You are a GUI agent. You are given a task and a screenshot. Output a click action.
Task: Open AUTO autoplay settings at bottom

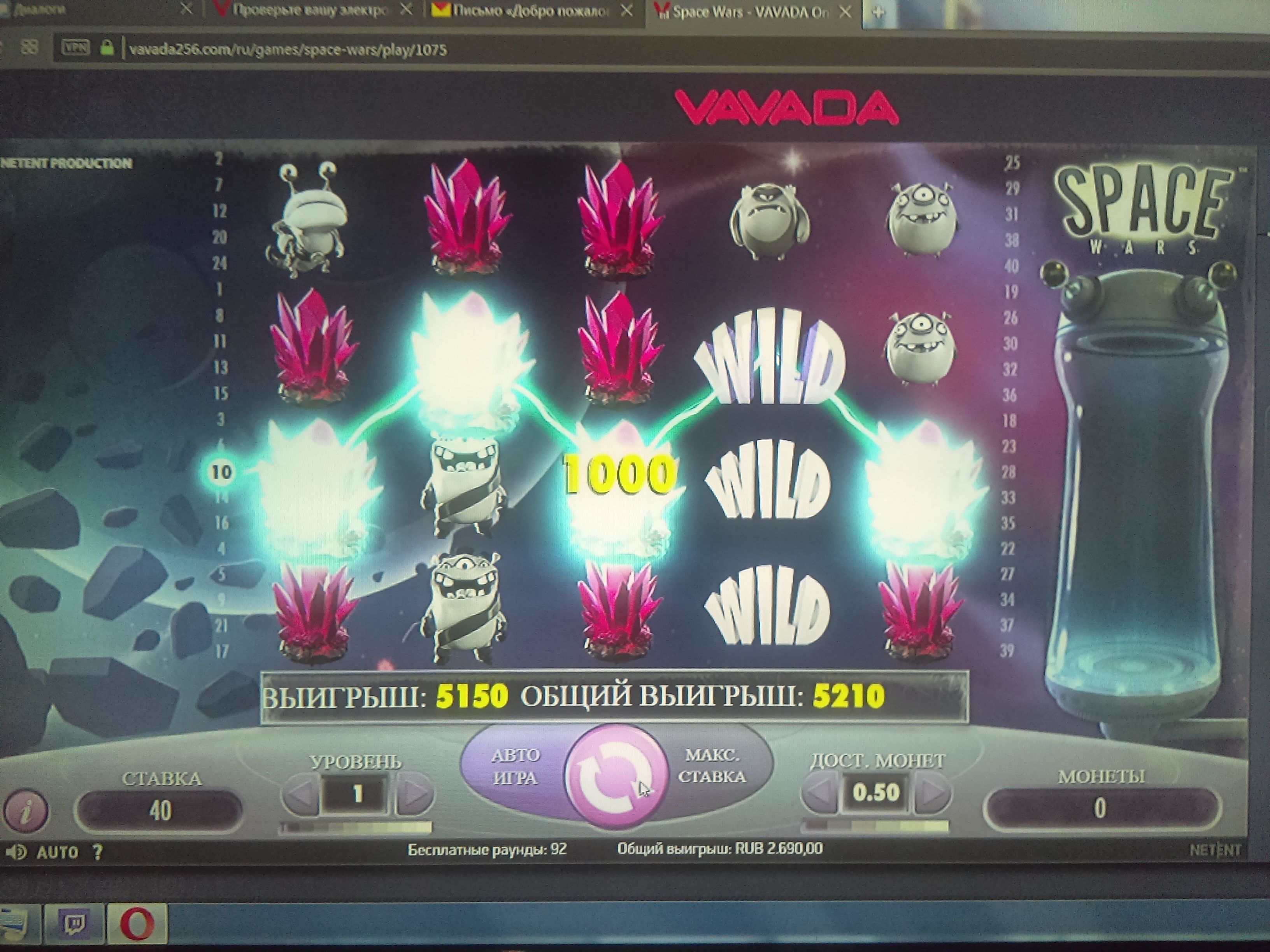[58, 852]
